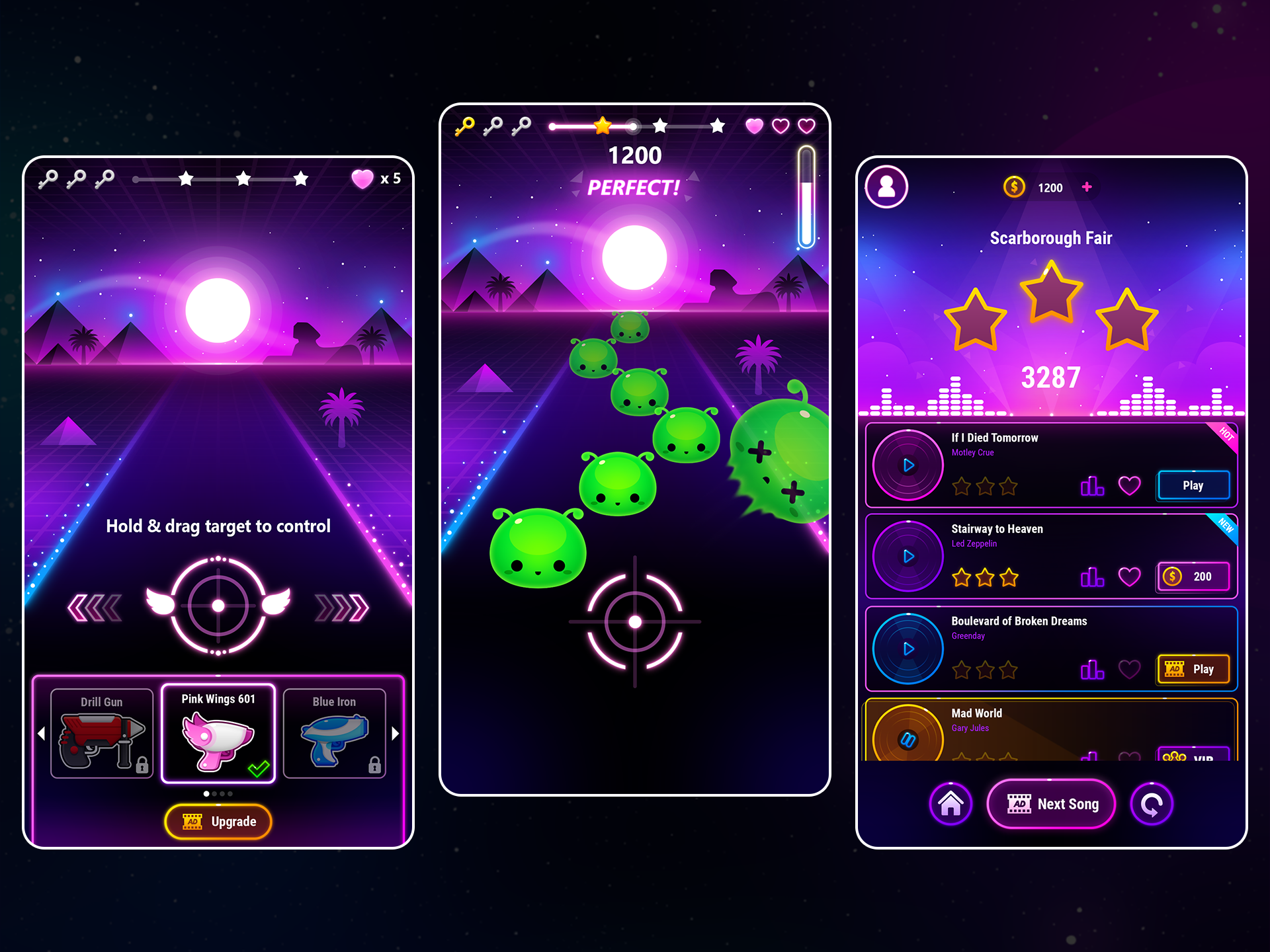Image resolution: width=1270 pixels, height=952 pixels.
Task: Expand the next weapons with the right arrow
Action: (395, 734)
